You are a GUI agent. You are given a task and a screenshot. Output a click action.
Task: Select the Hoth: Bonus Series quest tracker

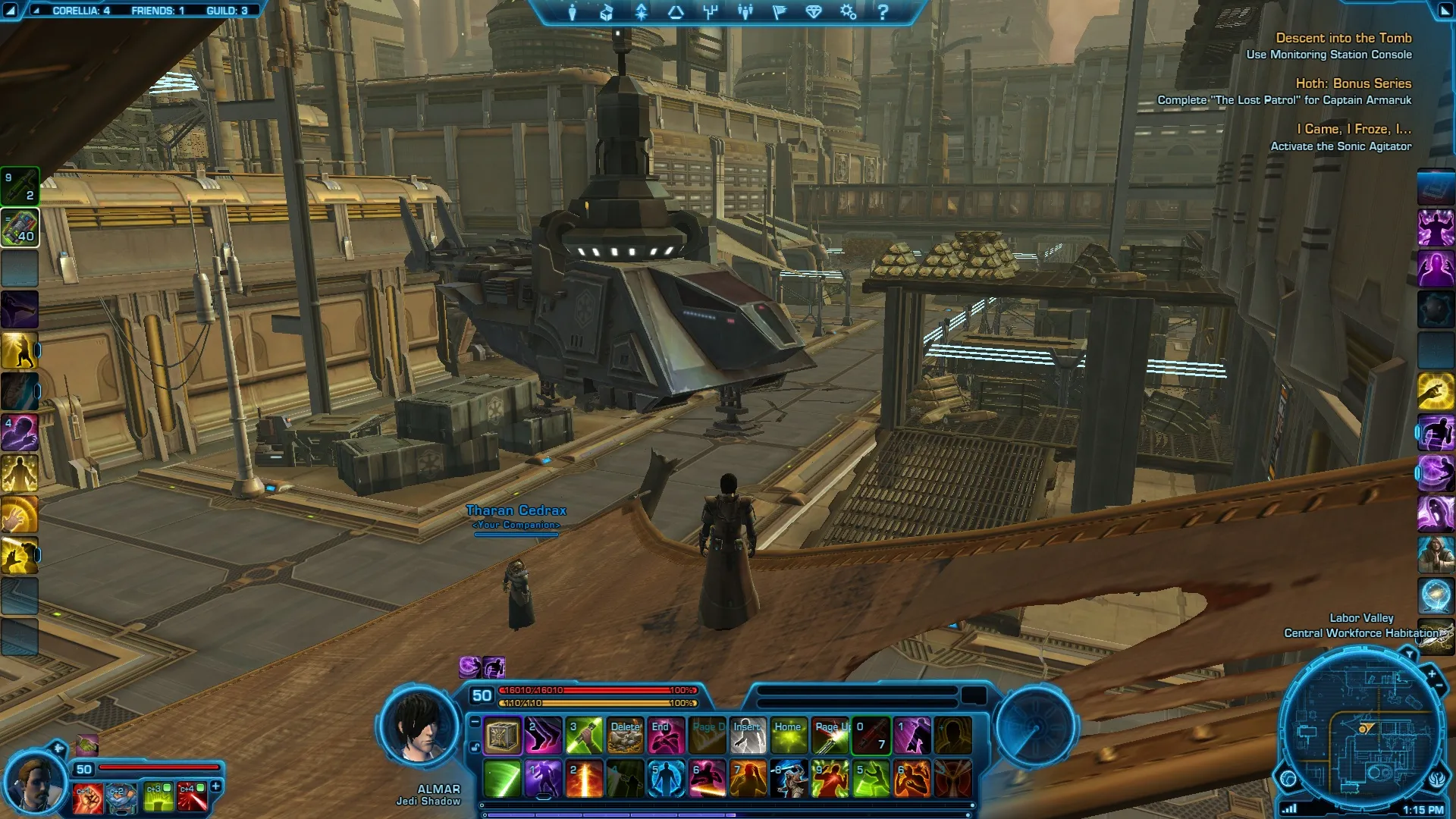(x=1353, y=83)
